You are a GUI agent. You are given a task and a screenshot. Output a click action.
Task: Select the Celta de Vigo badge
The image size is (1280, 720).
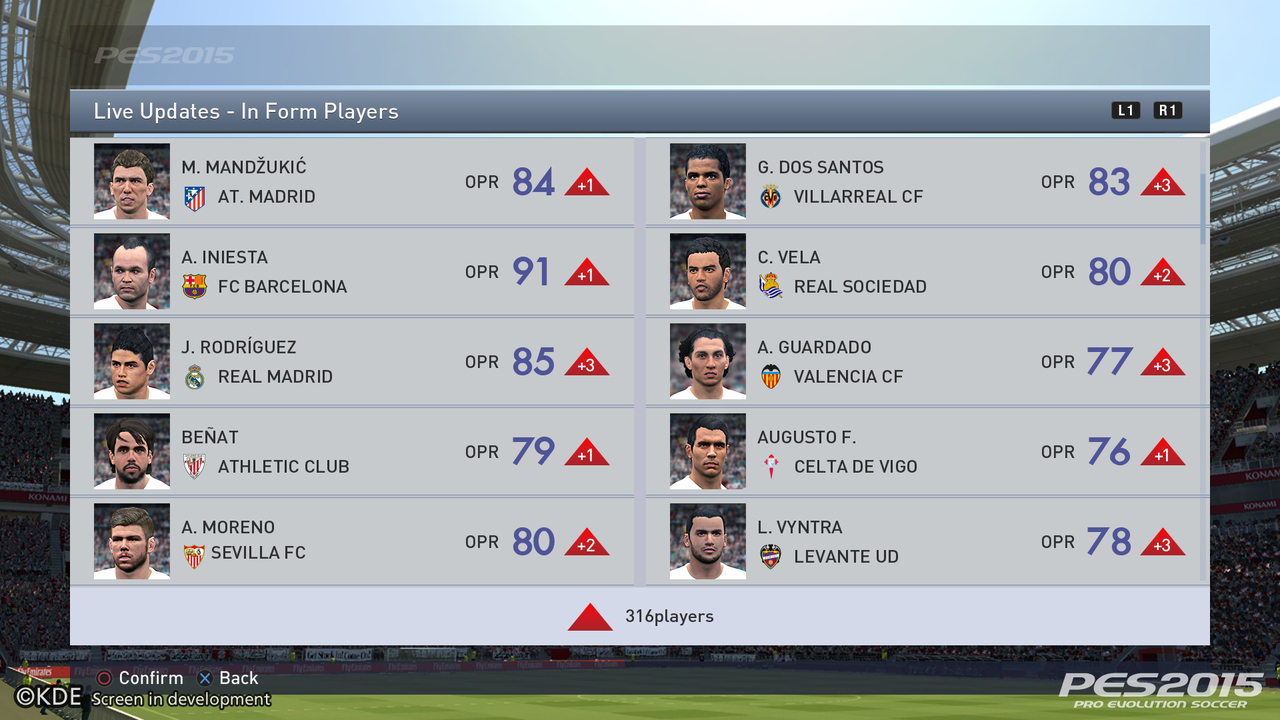(770, 466)
